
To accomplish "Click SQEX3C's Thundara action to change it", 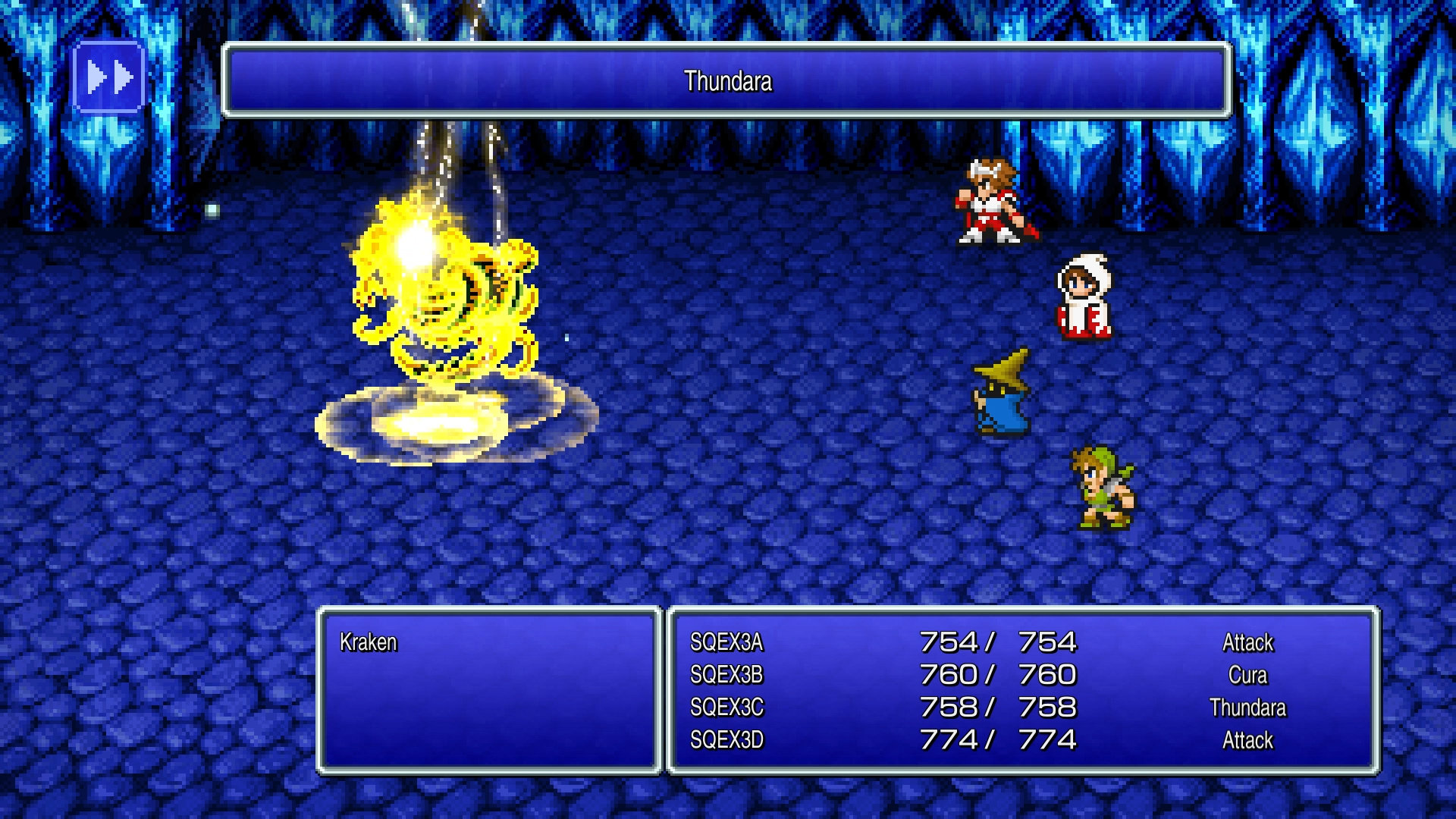I will click(1249, 708).
